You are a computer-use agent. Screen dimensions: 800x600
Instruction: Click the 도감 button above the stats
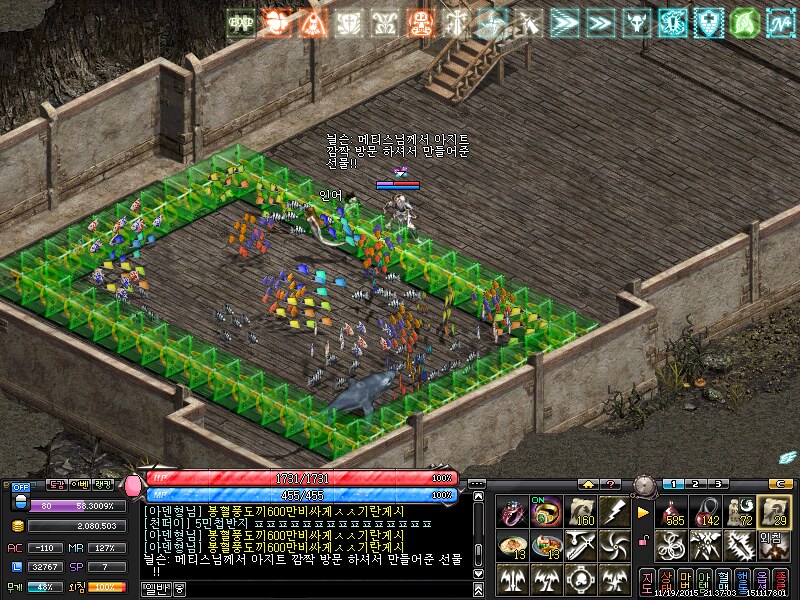pyautogui.click(x=58, y=484)
